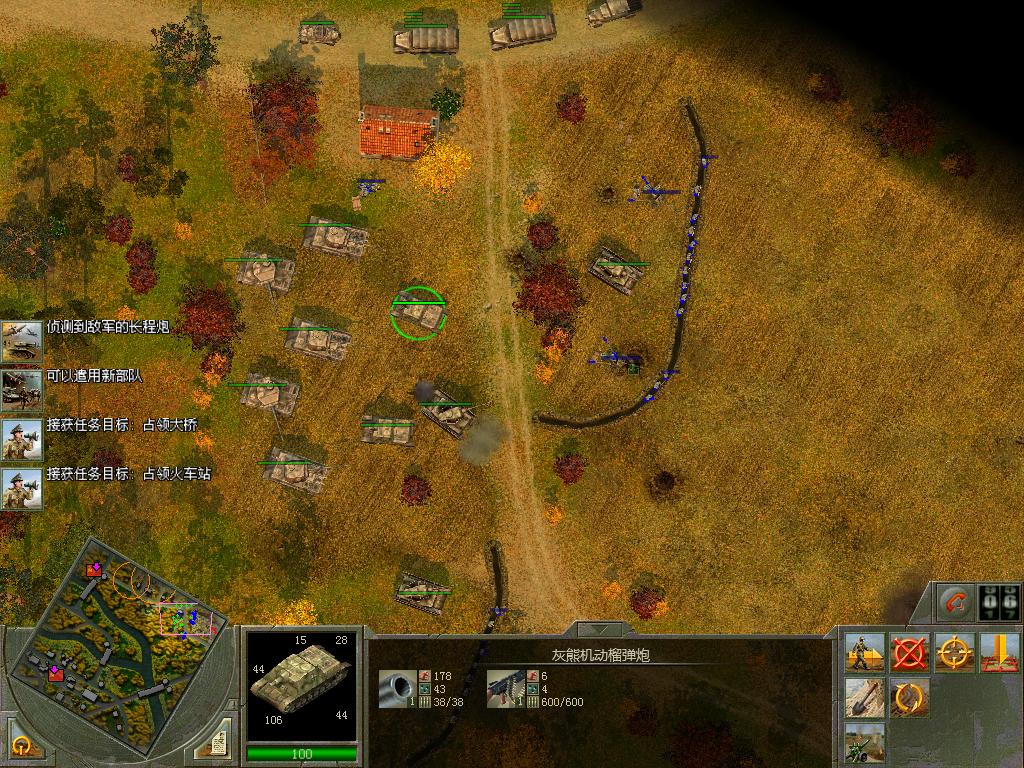
Task: Click the yellow circular arrows rotate command
Action: click(x=910, y=697)
